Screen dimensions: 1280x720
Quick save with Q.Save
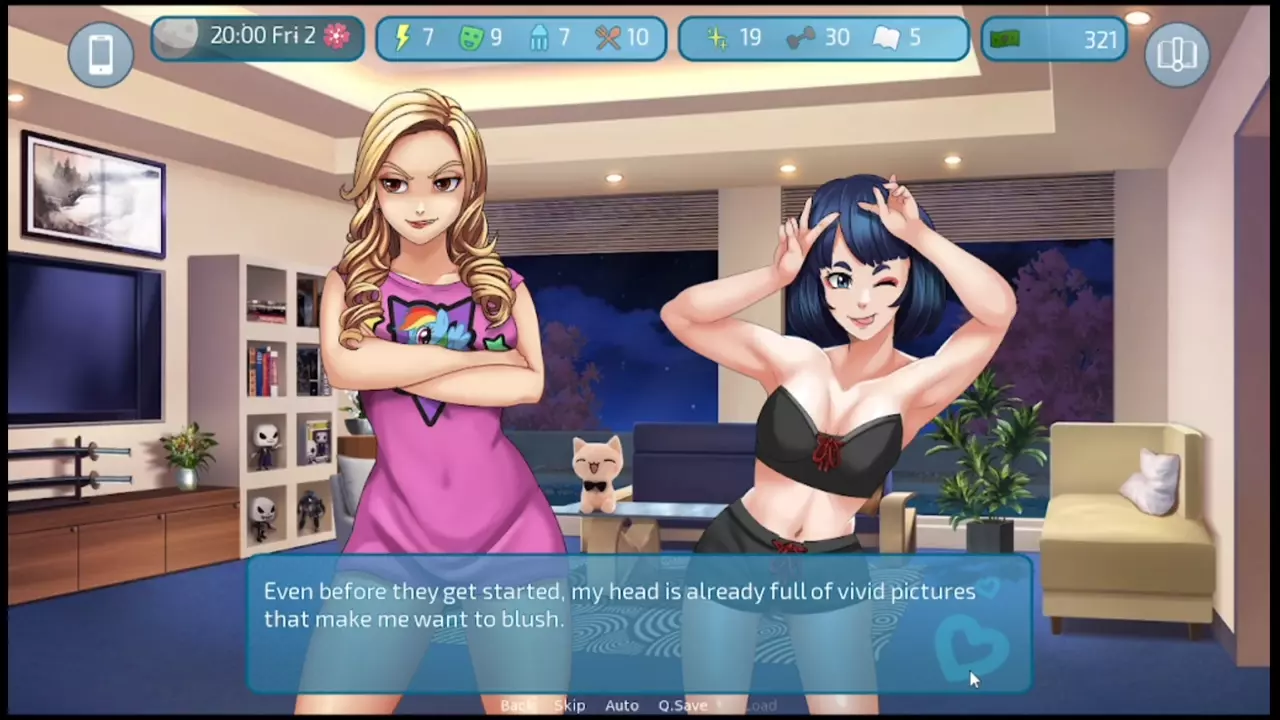coord(683,706)
